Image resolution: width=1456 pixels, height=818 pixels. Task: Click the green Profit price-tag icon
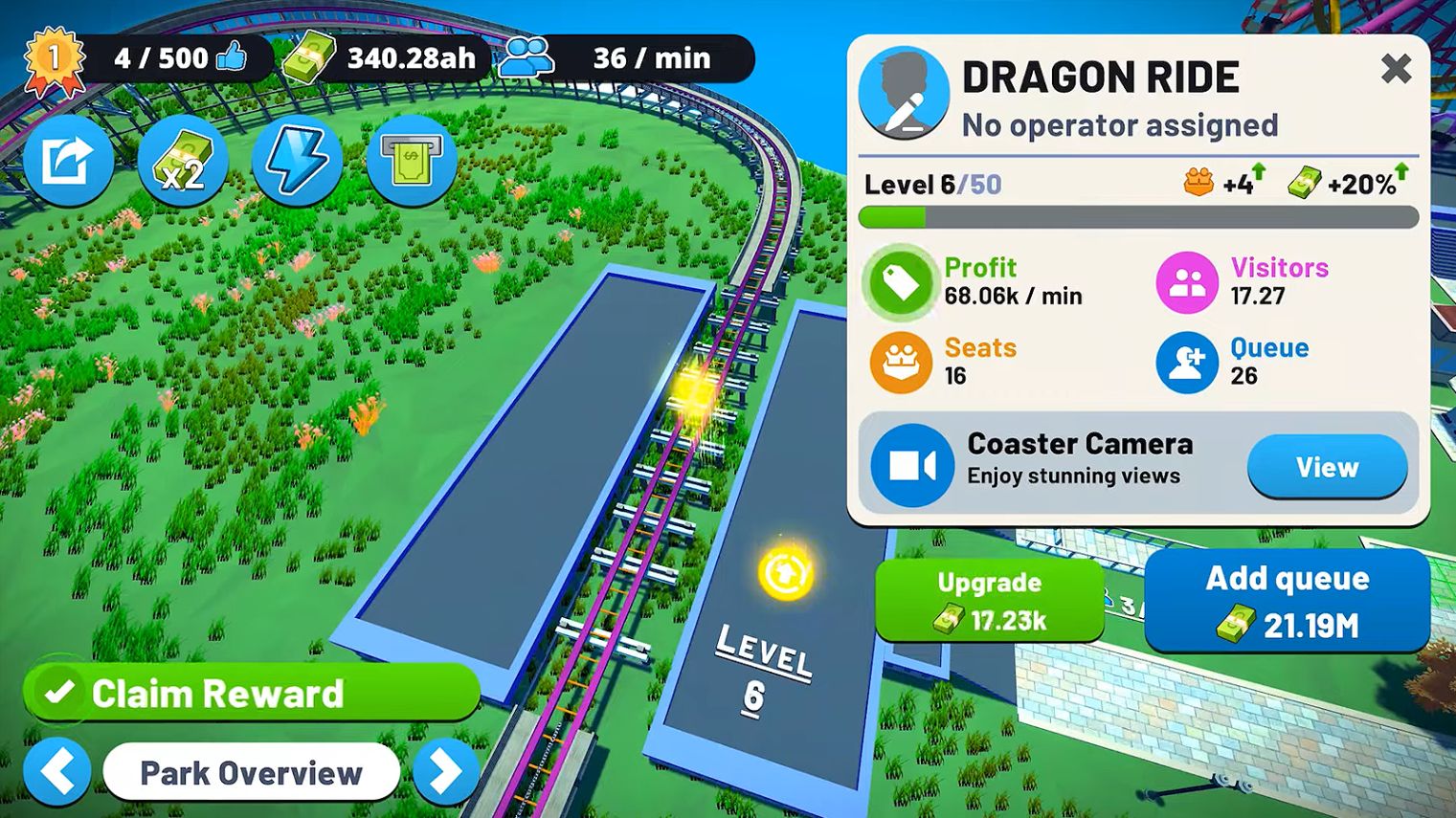pos(900,282)
